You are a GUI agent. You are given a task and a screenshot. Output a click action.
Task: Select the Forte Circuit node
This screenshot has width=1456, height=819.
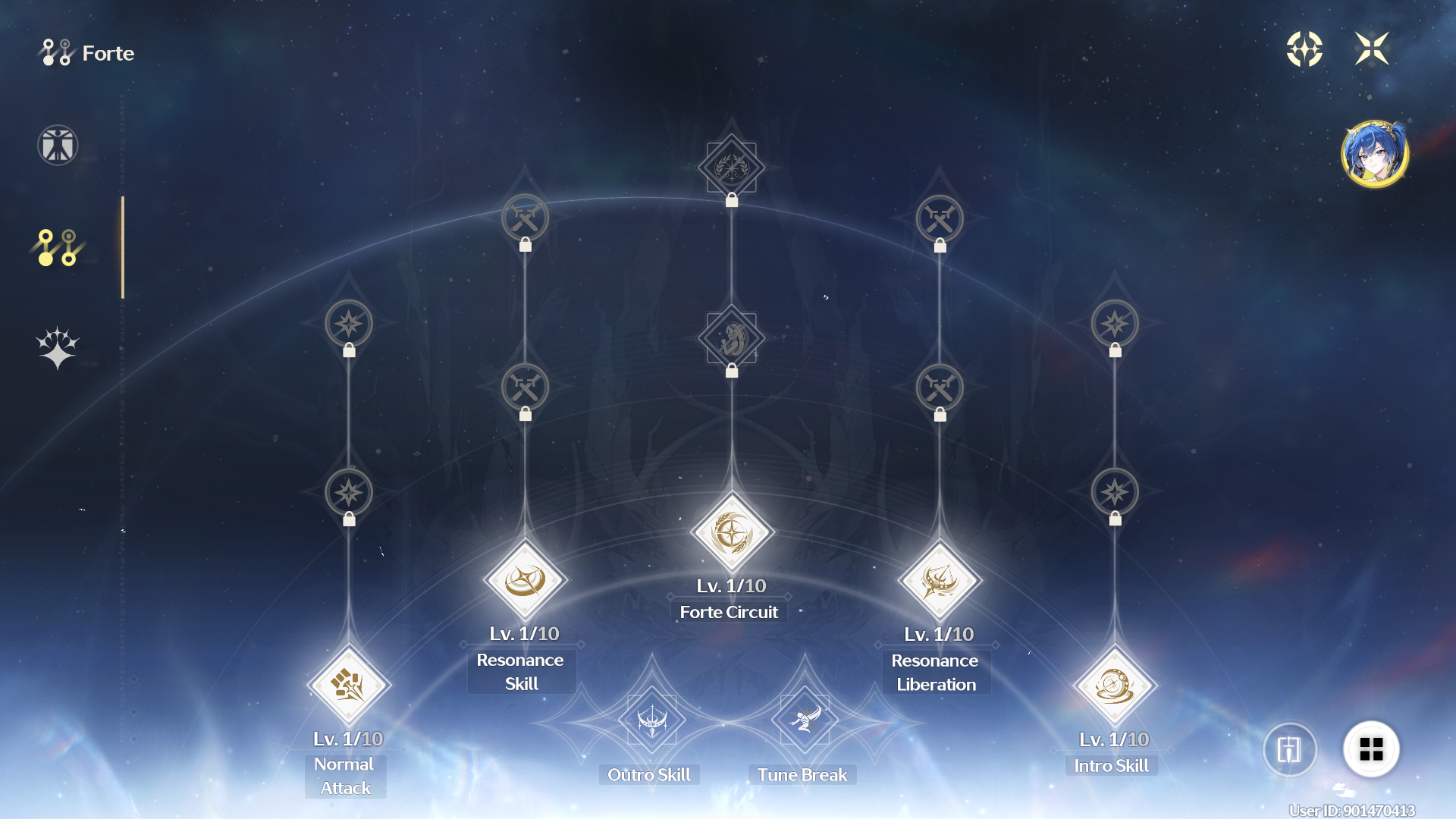[x=730, y=531]
